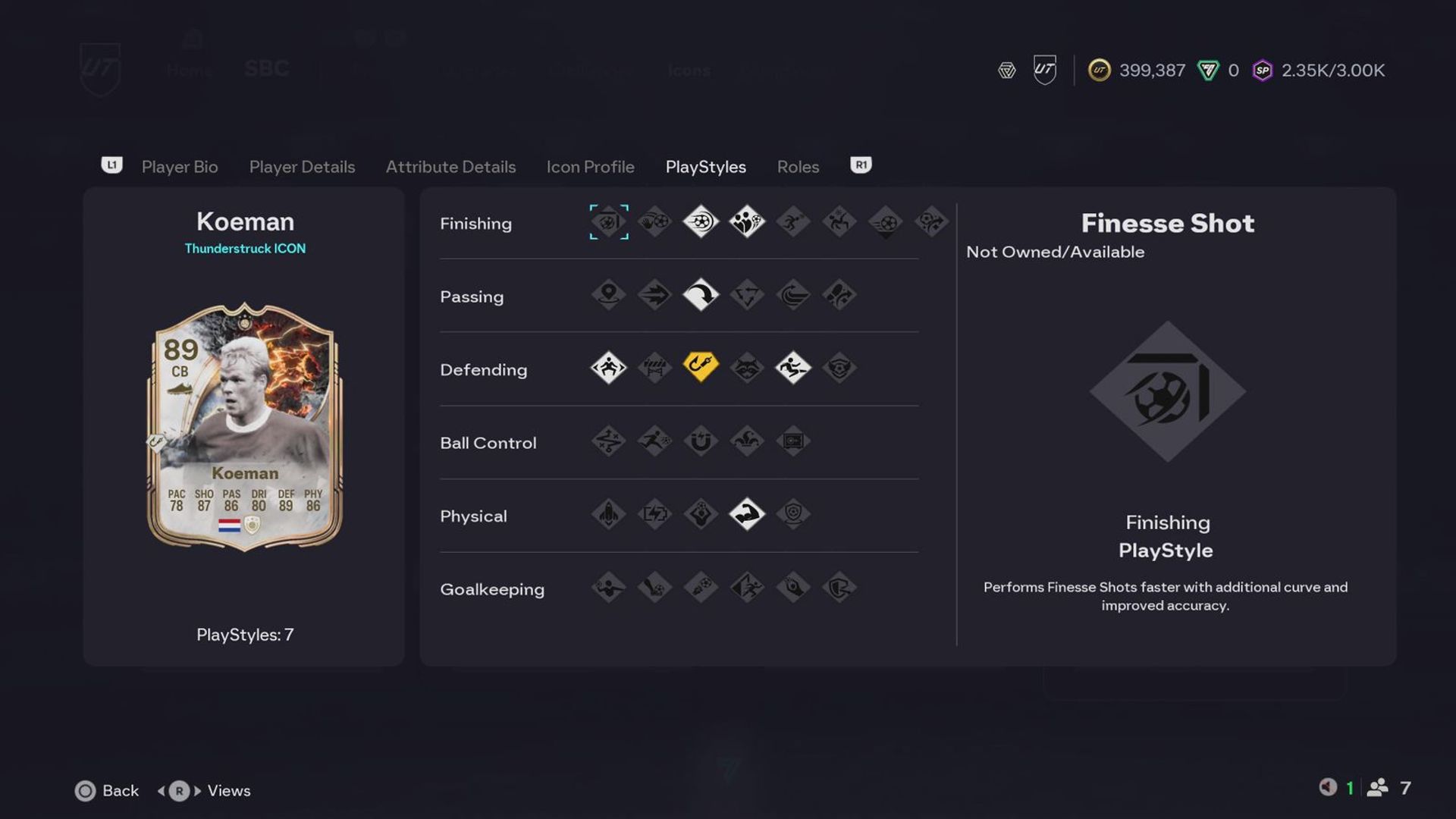
Task: Select the Relentless battery icon in Physical row
Action: coord(654,514)
